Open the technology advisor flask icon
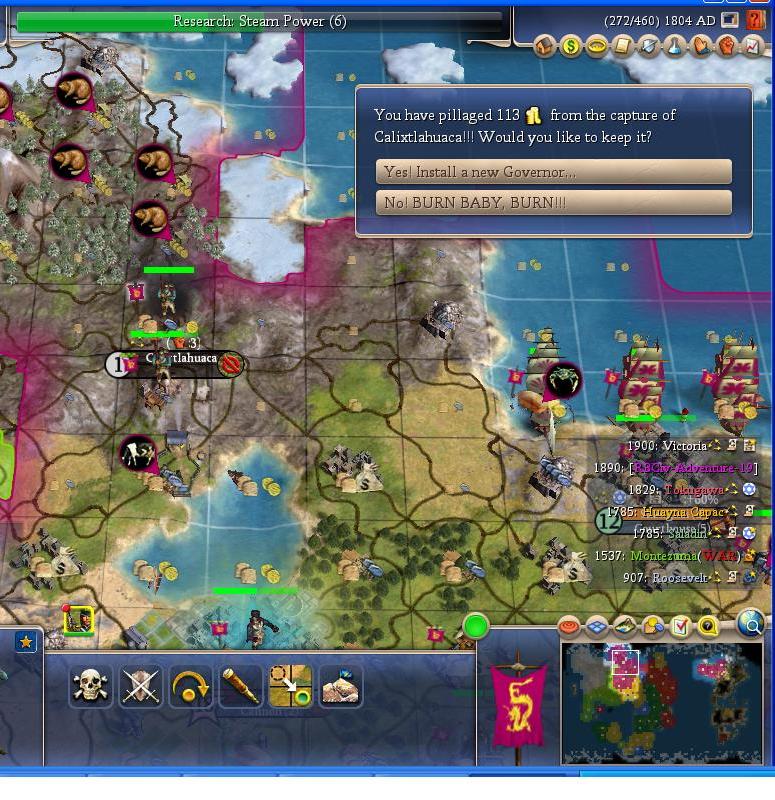 (675, 46)
